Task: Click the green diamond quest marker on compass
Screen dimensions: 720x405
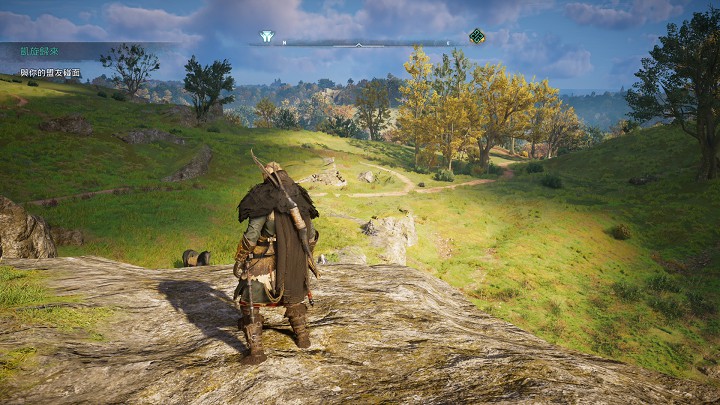Action: click(x=477, y=36)
